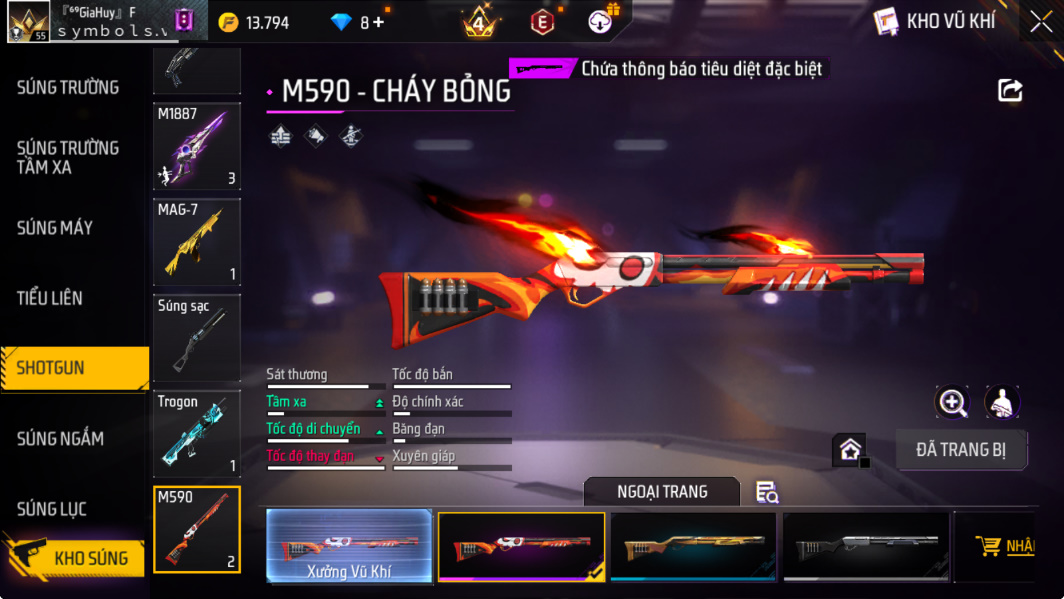Image resolution: width=1064 pixels, height=599 pixels.
Task: Select the Súng sạc weapon
Action: pyautogui.click(x=197, y=338)
